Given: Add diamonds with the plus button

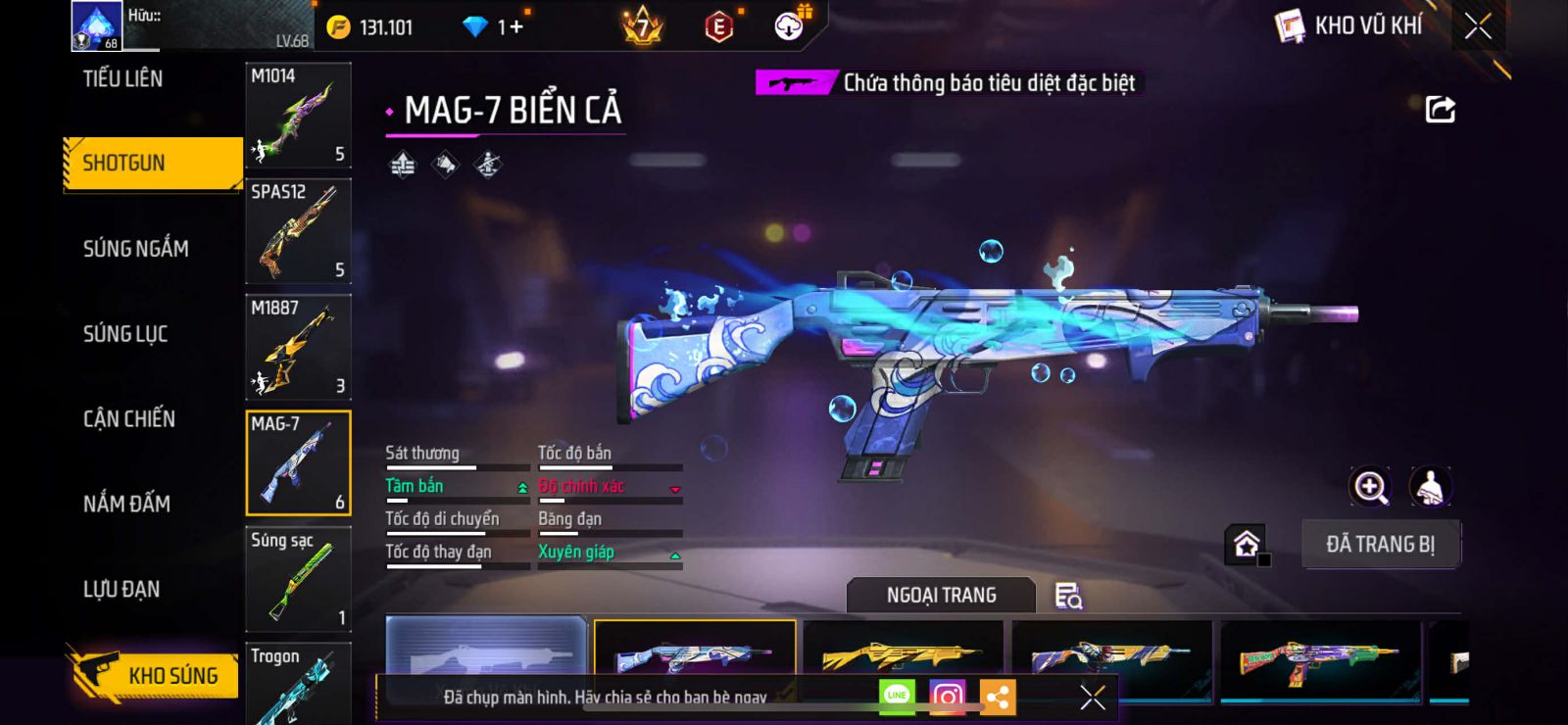Looking at the screenshot, I should pos(516,27).
